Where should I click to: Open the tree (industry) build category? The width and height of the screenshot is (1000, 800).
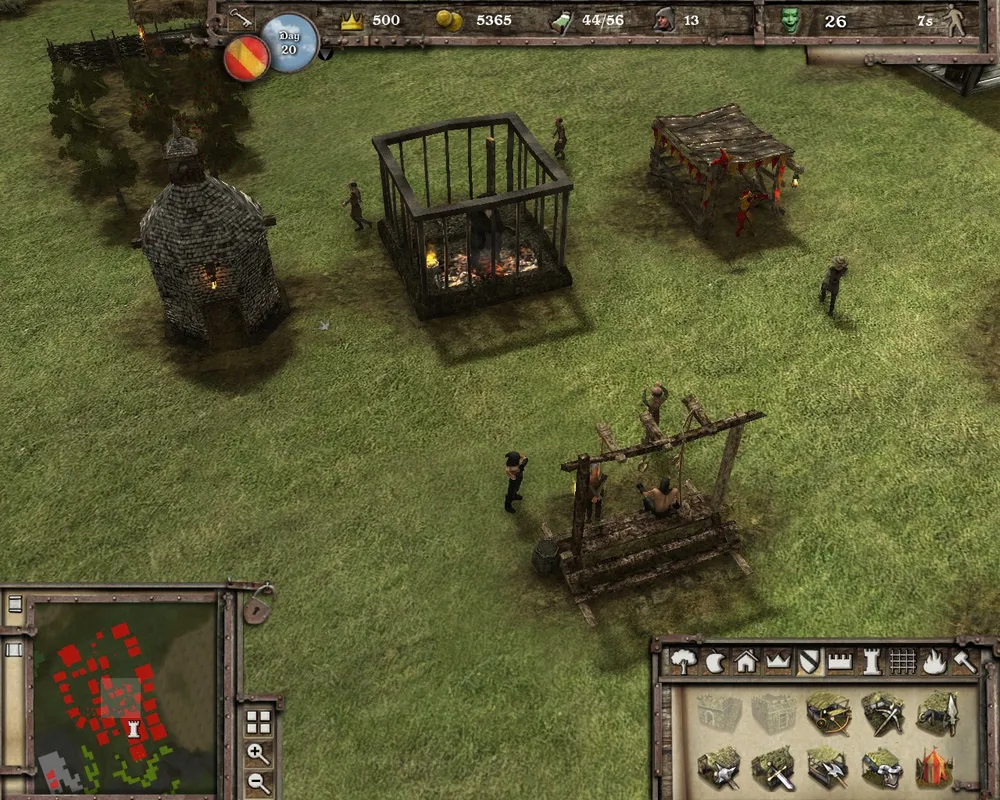tap(685, 660)
